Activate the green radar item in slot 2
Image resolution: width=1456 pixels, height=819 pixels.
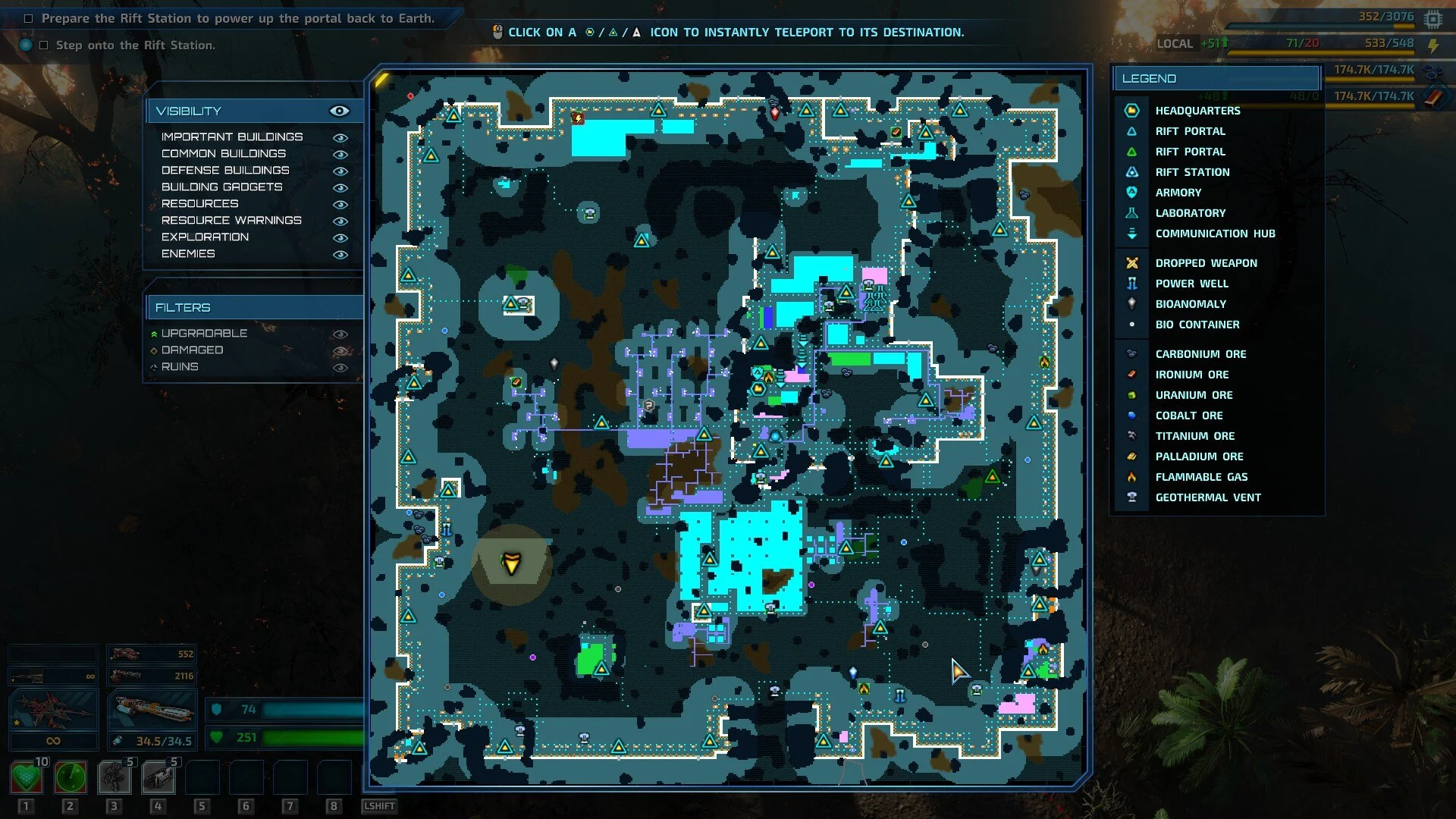coord(70,777)
